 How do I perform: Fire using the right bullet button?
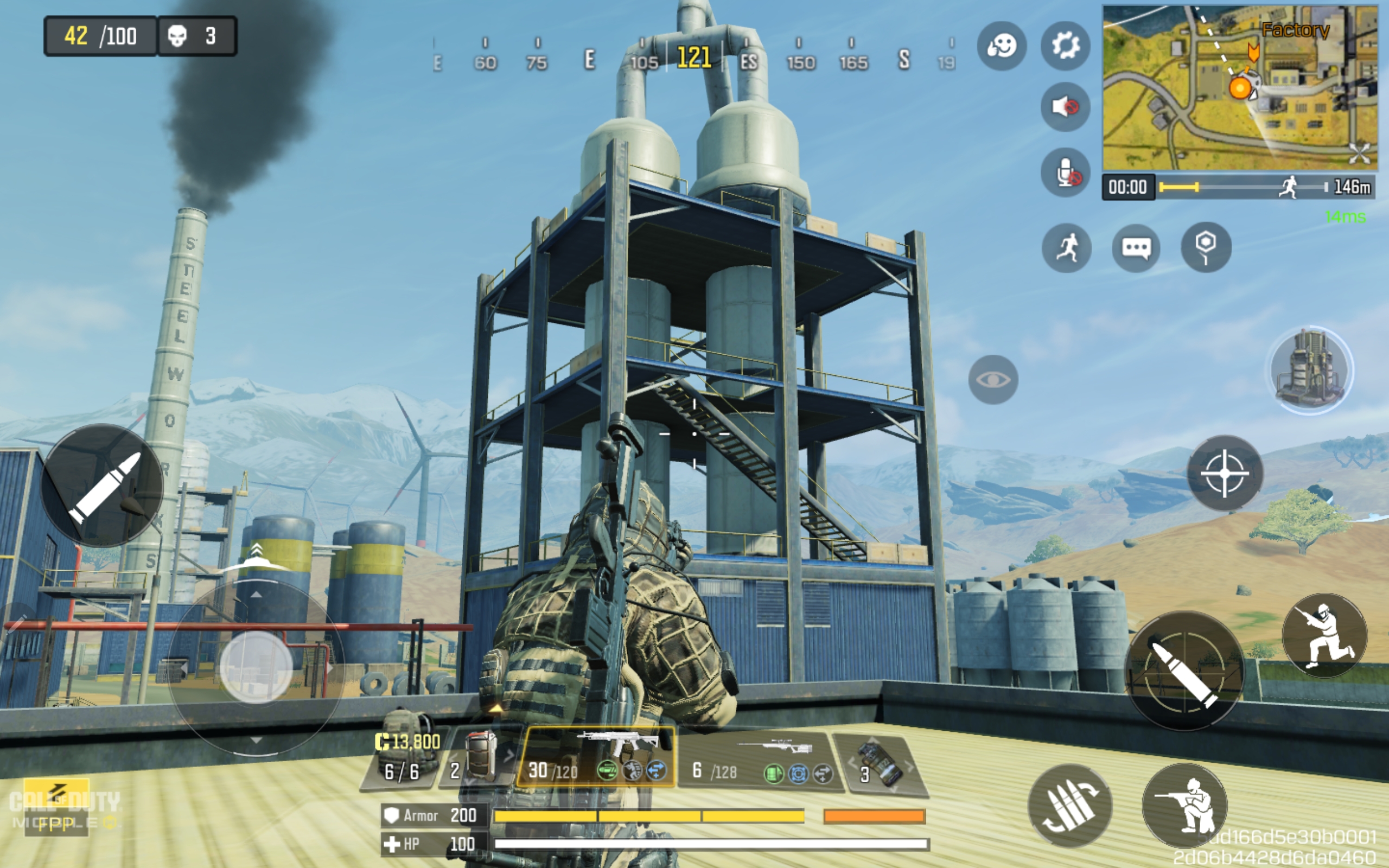tap(1183, 671)
